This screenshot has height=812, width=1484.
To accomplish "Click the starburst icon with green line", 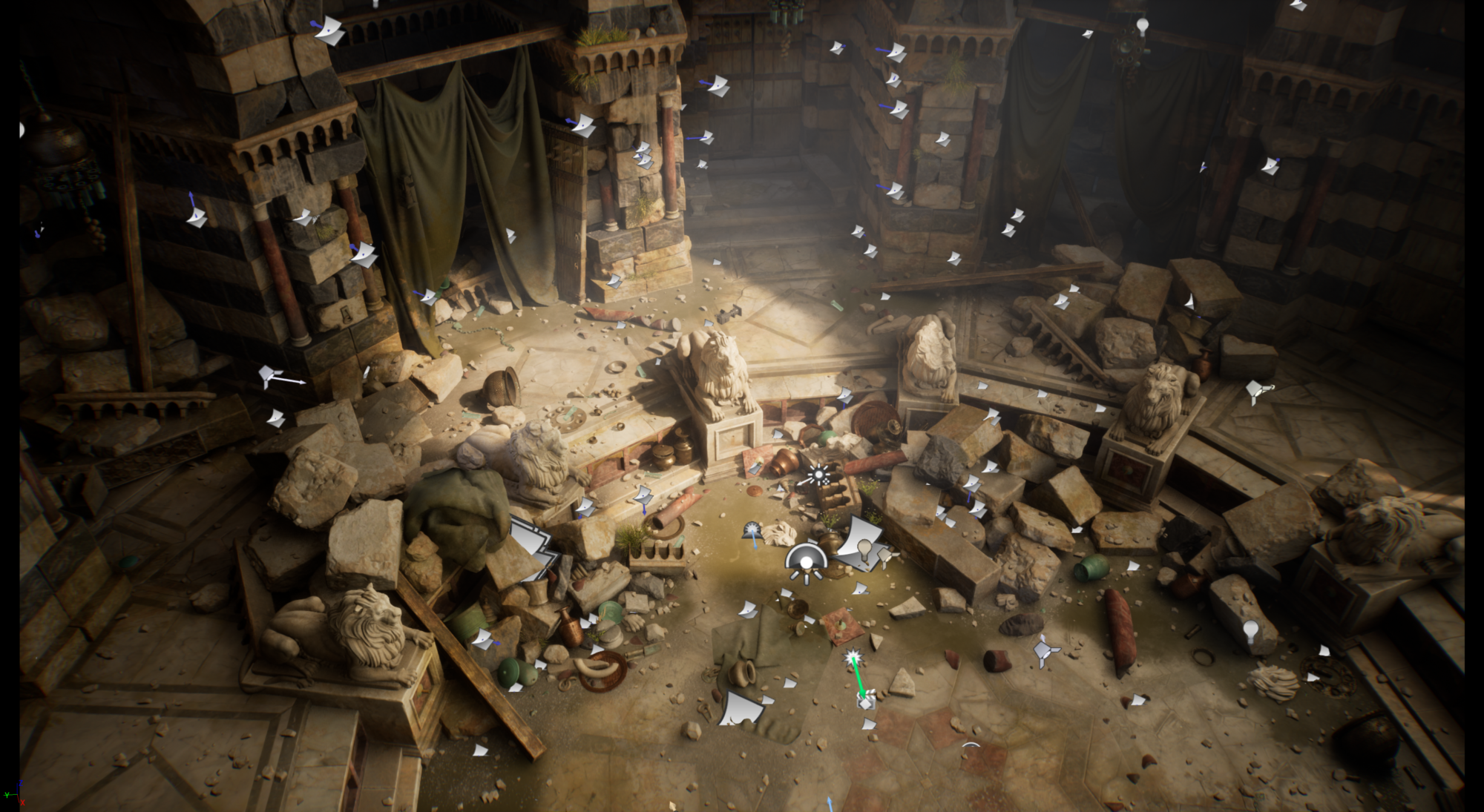I will click(x=853, y=658).
